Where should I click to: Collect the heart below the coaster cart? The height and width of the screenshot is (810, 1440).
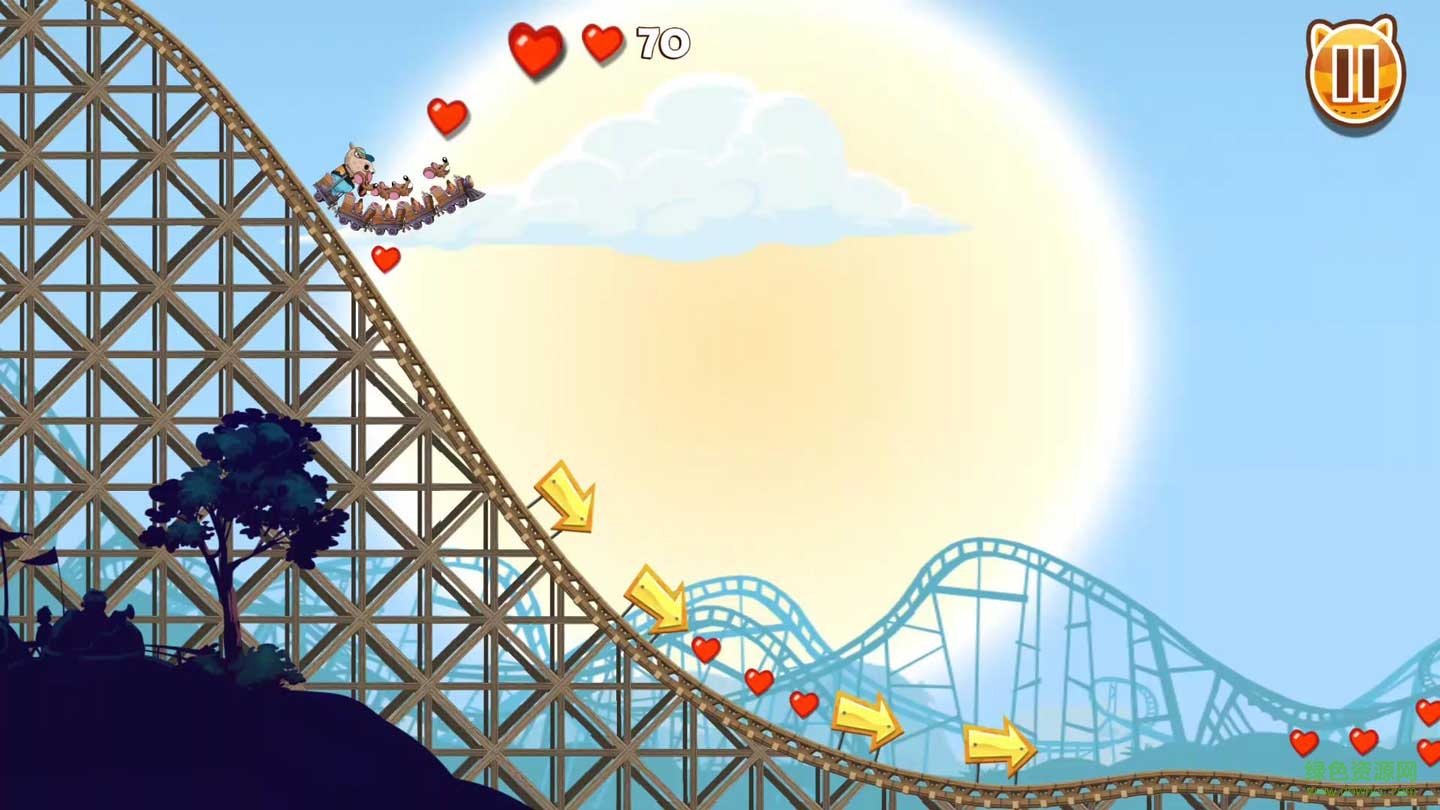[x=388, y=257]
